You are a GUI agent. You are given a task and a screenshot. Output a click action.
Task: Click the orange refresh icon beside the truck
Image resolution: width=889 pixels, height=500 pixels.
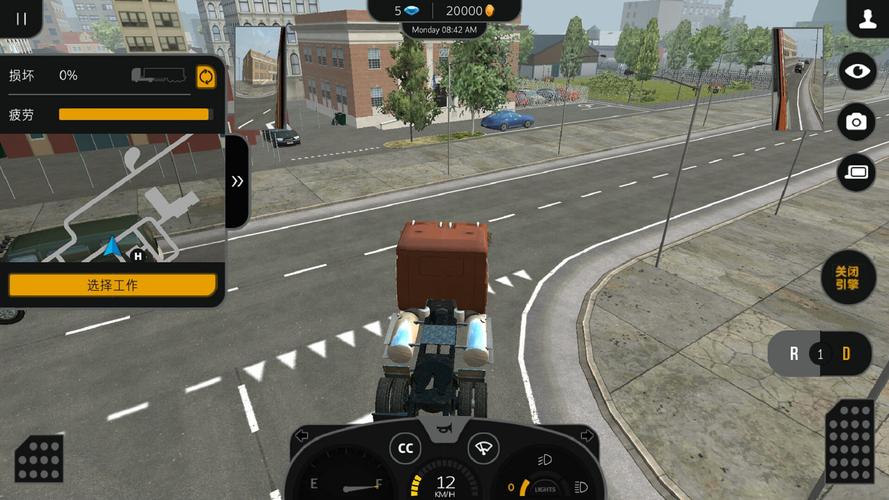(x=206, y=77)
